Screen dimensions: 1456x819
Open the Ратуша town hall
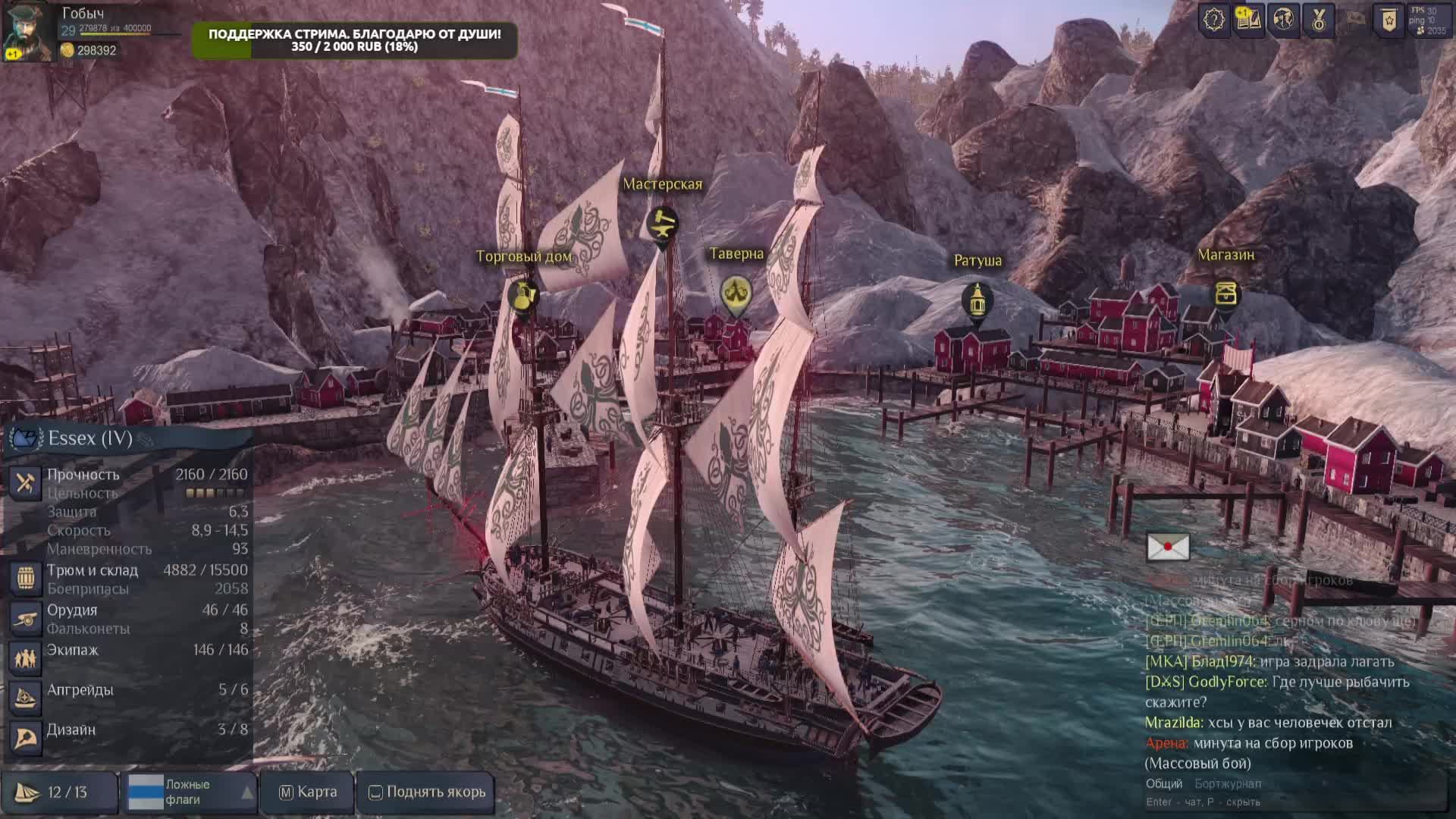(977, 301)
